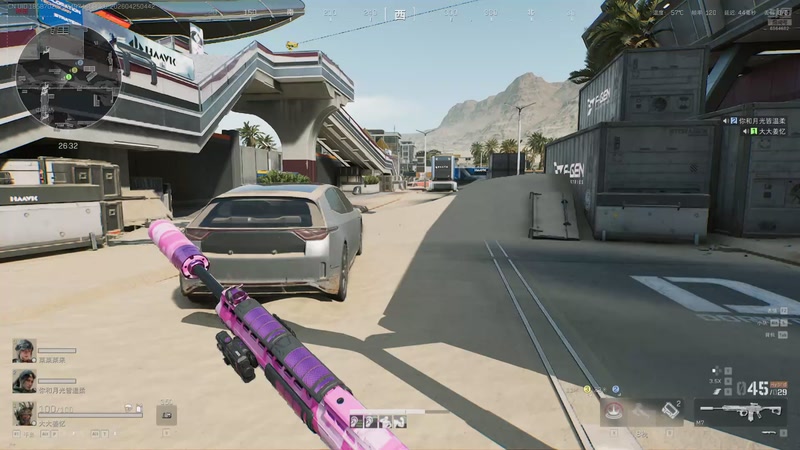Select the middle squad member portrait
Screen dimensions: 800x450
[x=23, y=380]
